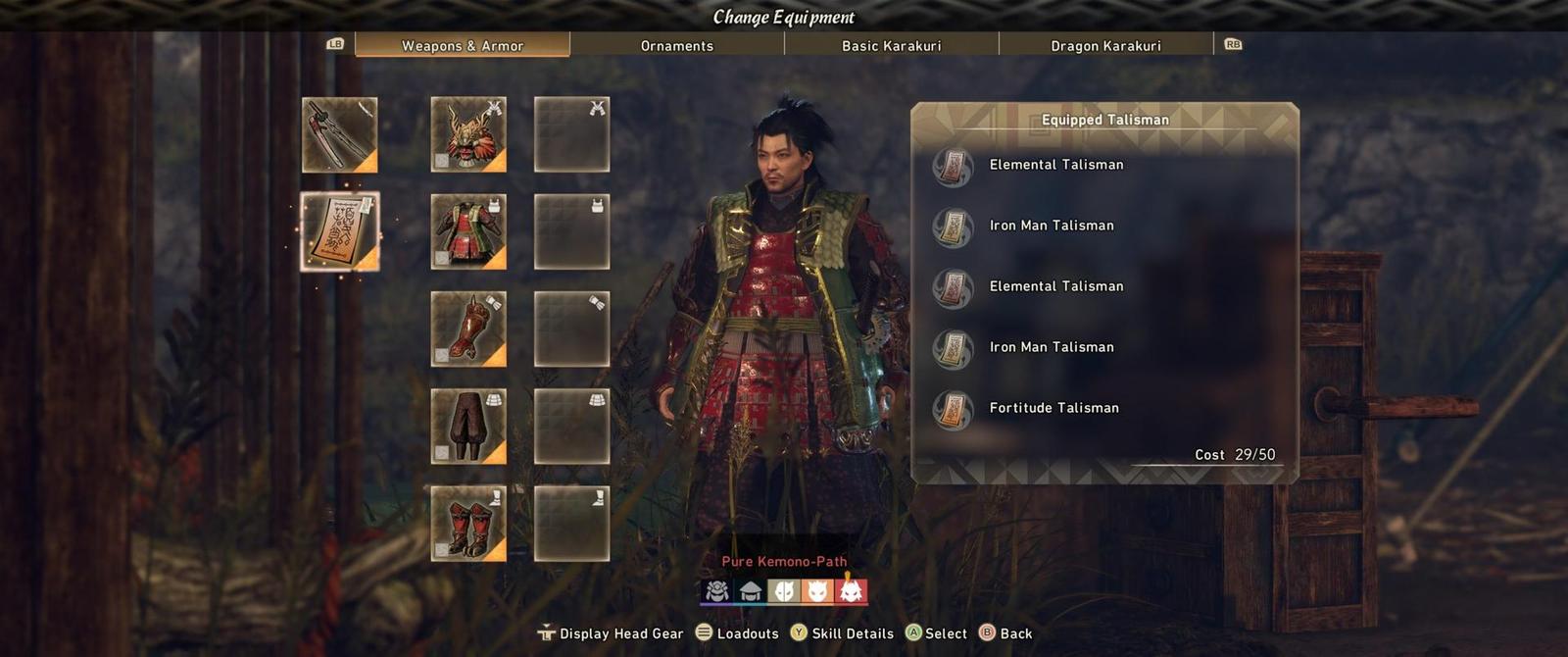Open the Ornaments tab
The width and height of the screenshot is (1568, 657).
coord(676,45)
